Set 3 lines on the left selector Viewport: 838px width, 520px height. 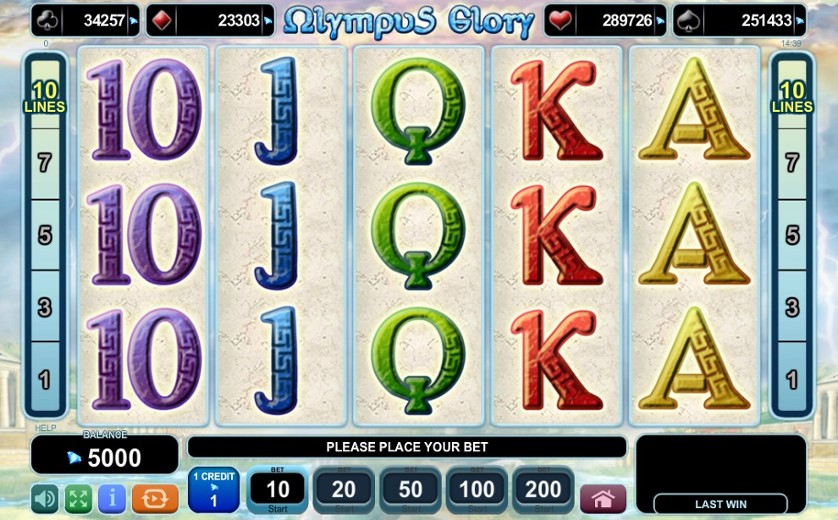tap(44, 307)
